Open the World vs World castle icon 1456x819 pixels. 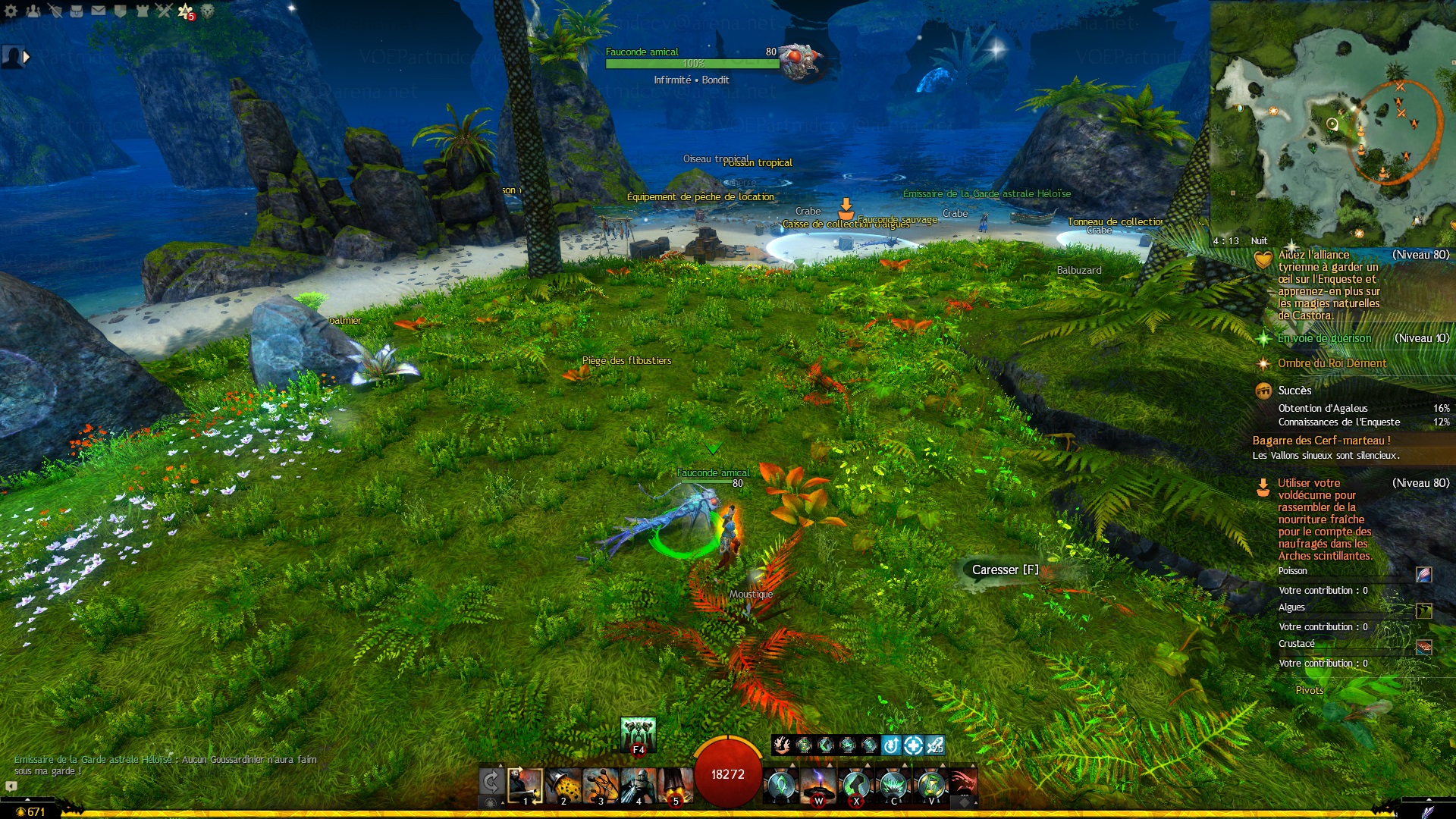click(x=142, y=11)
